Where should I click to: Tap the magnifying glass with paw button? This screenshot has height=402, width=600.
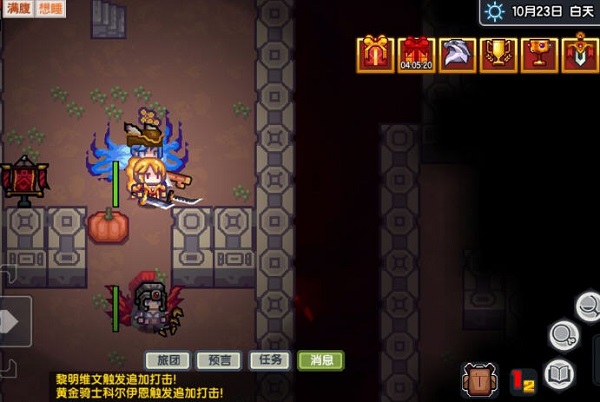click(565, 334)
